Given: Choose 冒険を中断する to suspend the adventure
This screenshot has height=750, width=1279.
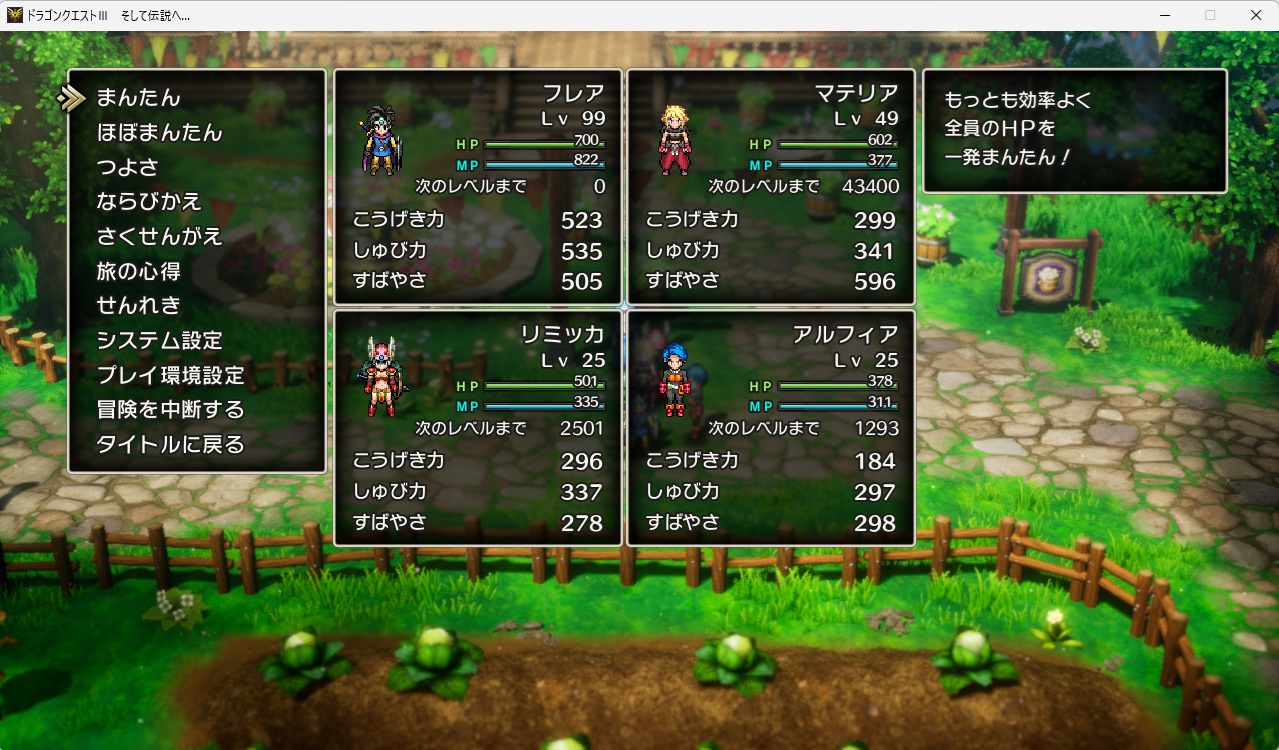Looking at the screenshot, I should pyautogui.click(x=170, y=410).
